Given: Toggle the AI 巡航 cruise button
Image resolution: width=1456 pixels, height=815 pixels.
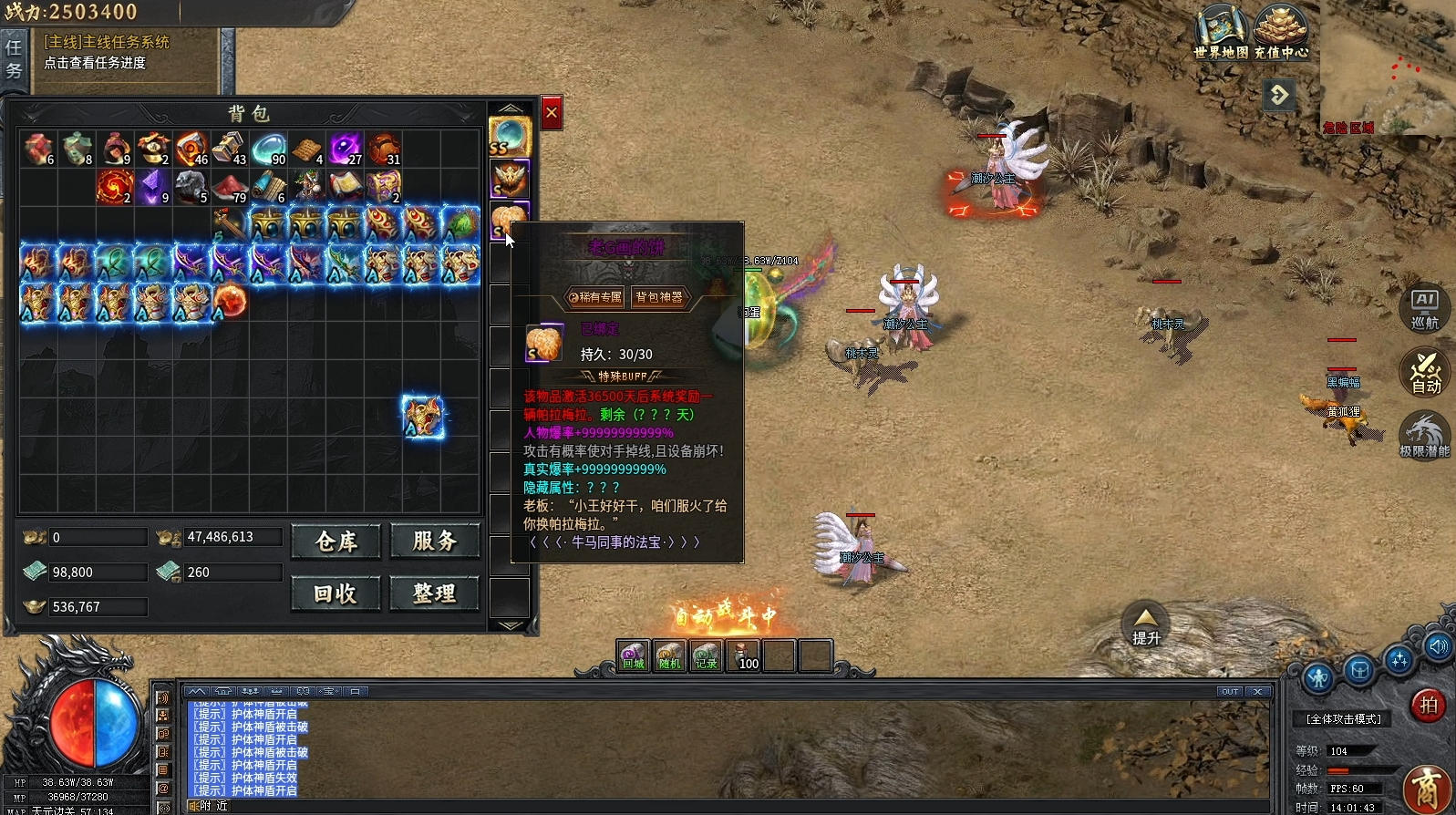Looking at the screenshot, I should tap(1424, 308).
